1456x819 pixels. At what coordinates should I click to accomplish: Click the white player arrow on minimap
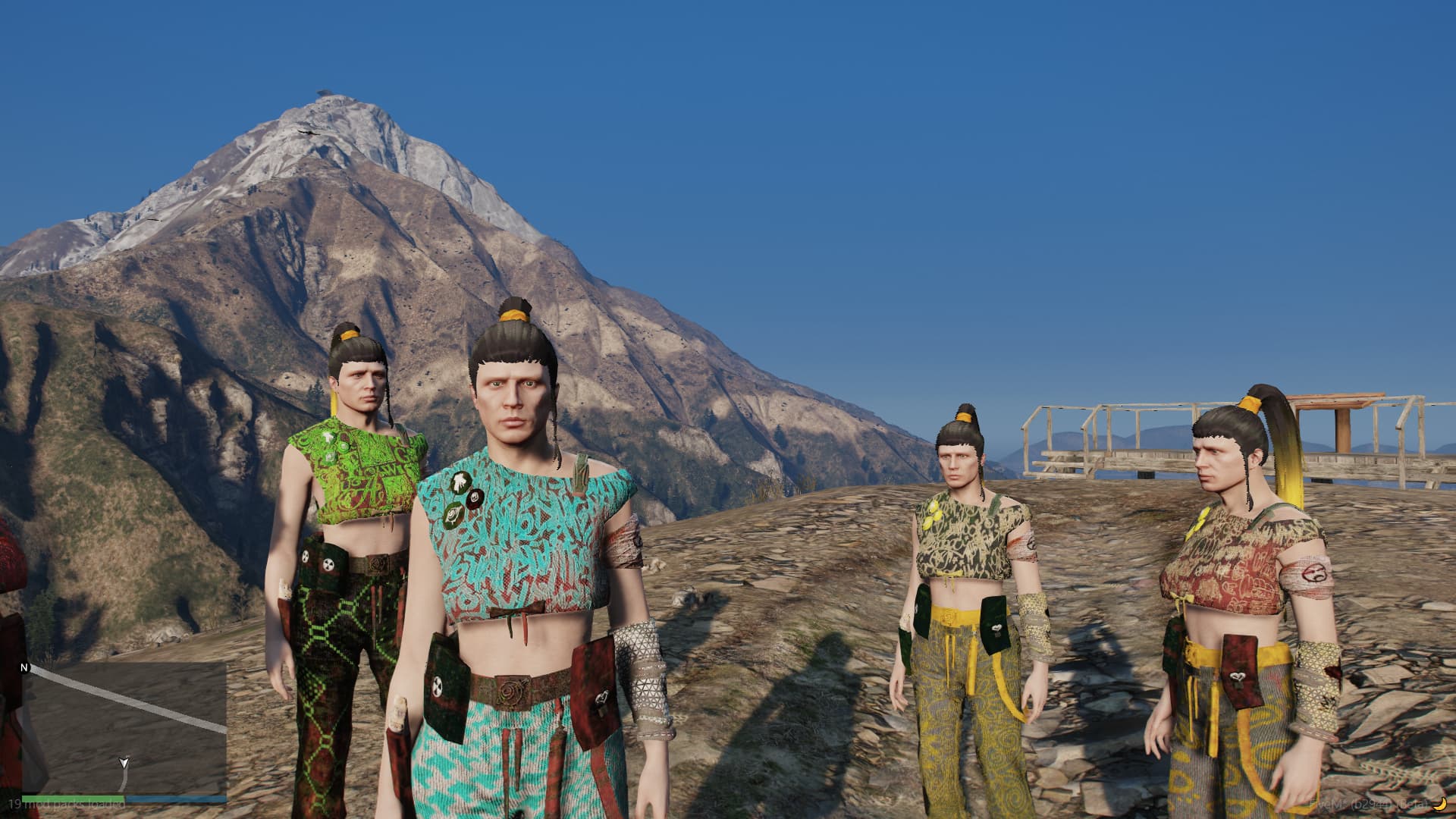pos(123,762)
